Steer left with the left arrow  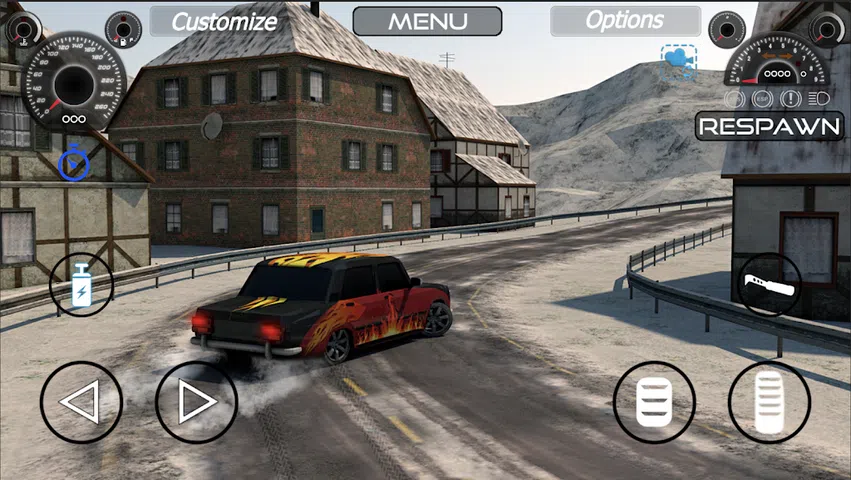pyautogui.click(x=81, y=402)
